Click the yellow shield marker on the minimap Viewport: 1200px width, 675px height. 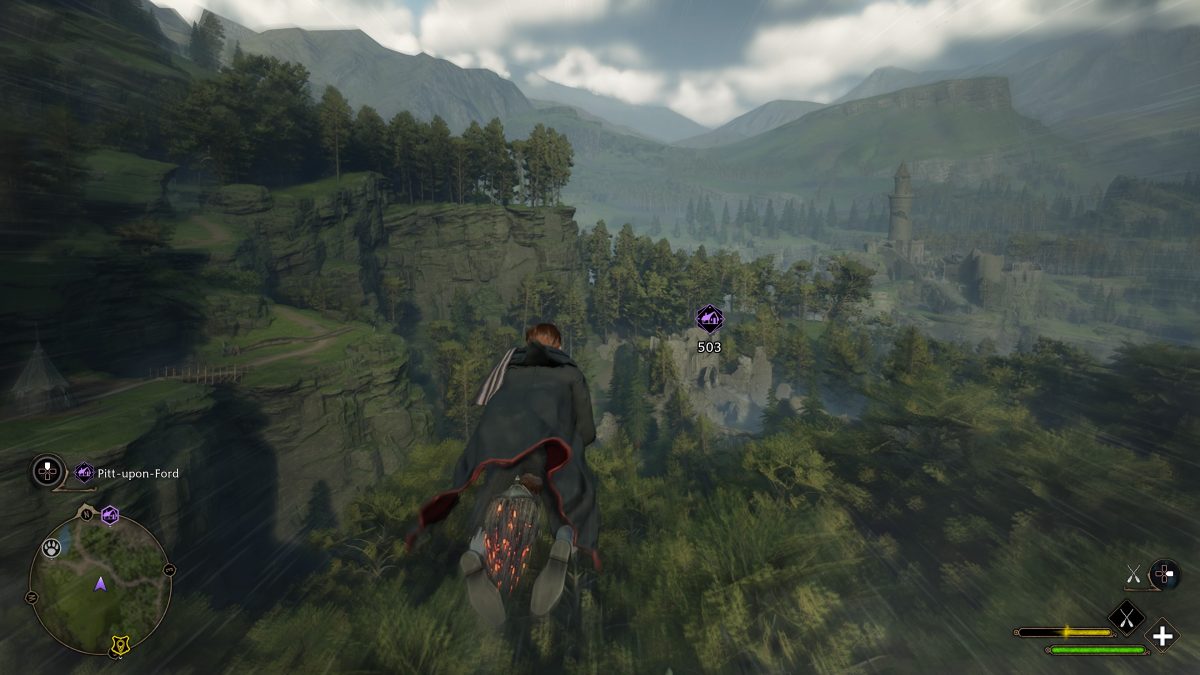pos(119,649)
